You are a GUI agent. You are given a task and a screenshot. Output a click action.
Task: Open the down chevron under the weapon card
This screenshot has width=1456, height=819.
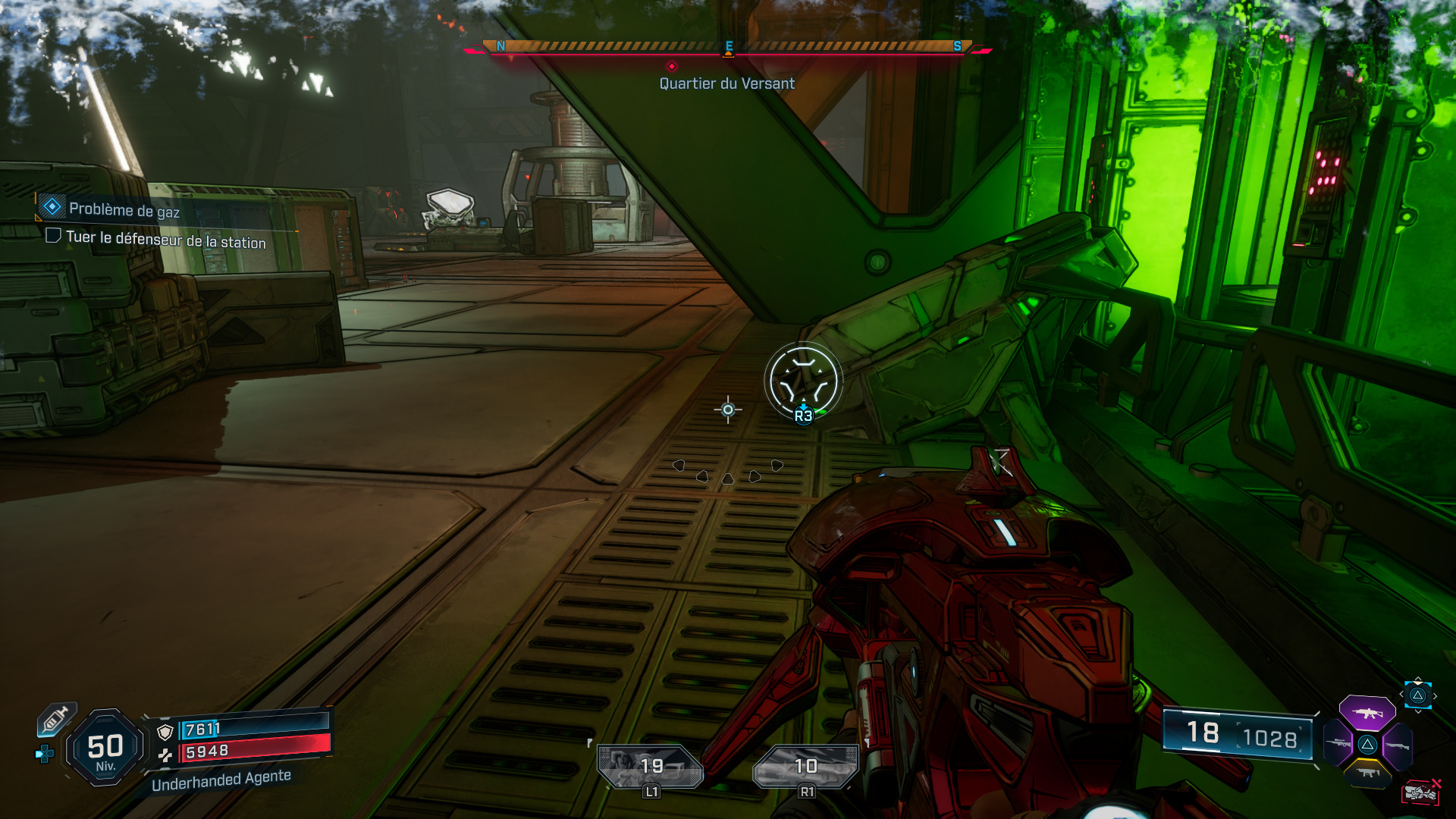click(x=1419, y=711)
